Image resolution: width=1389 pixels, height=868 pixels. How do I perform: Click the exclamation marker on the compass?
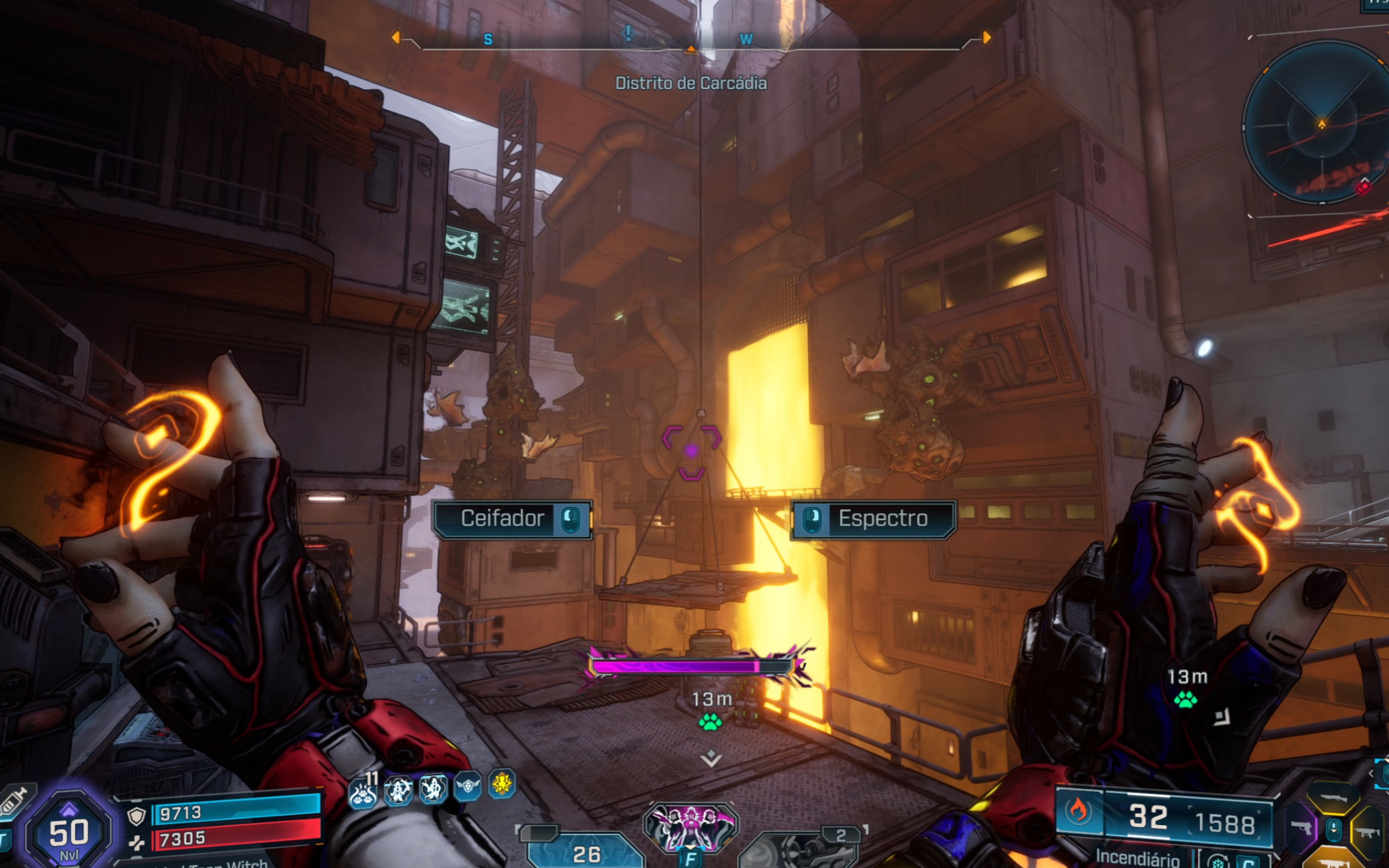[628, 34]
